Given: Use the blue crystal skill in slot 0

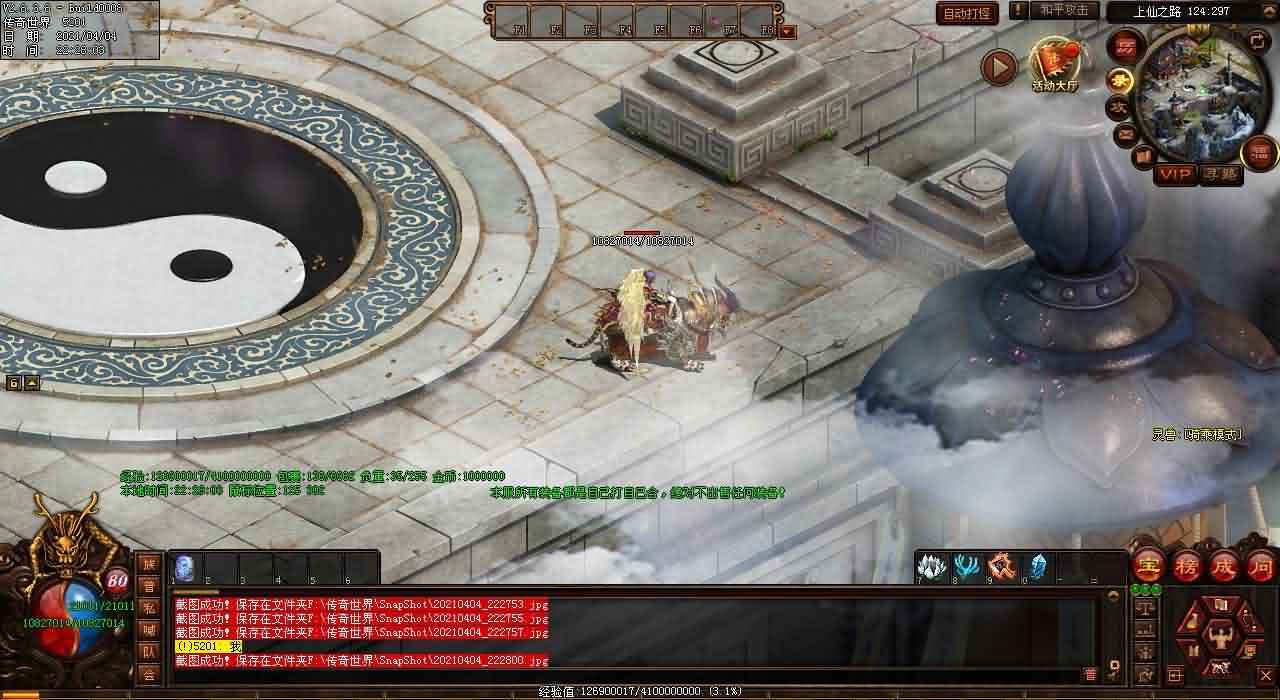Looking at the screenshot, I should click(1038, 566).
